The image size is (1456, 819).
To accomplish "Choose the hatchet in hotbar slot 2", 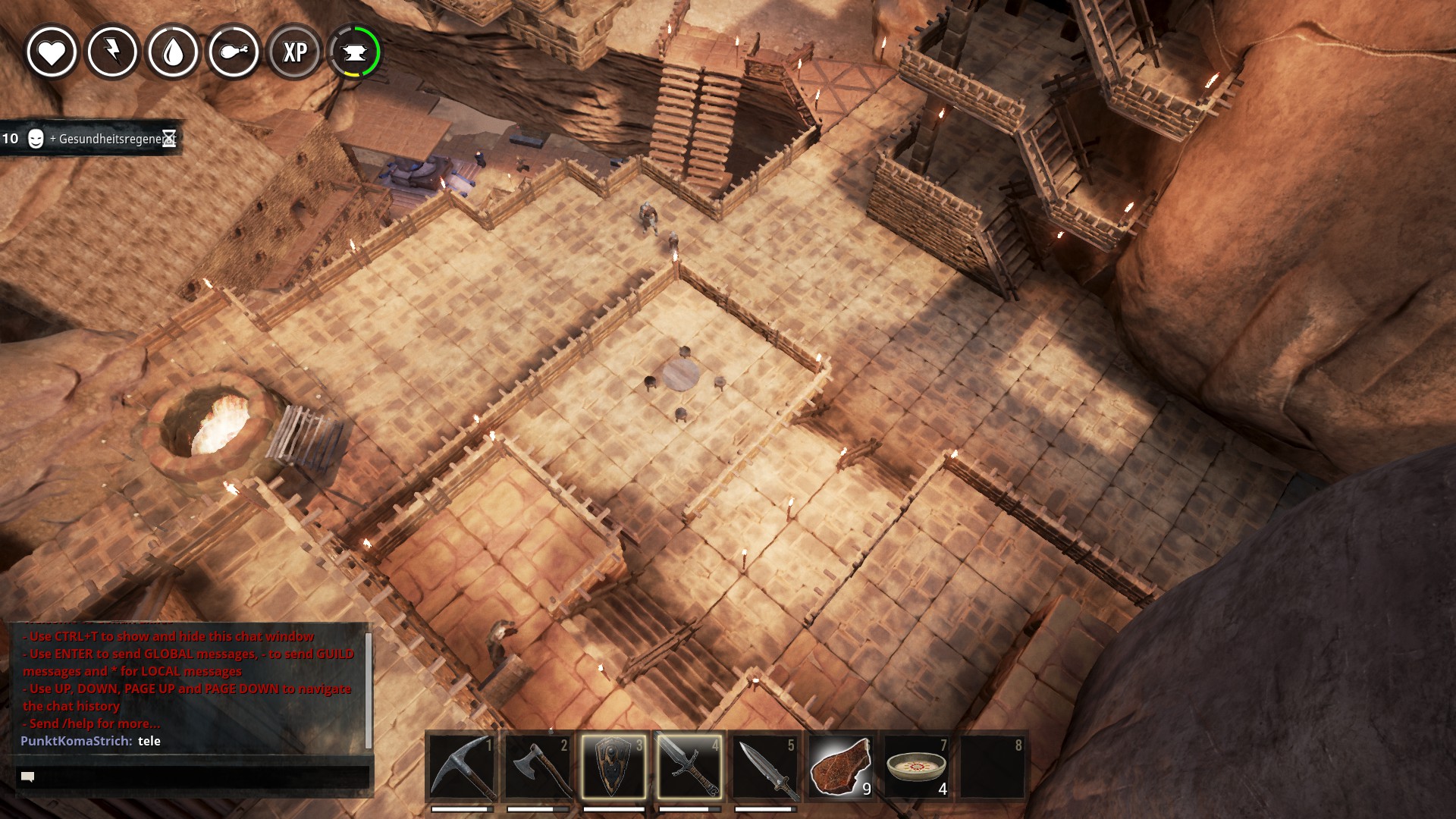I will click(x=538, y=766).
